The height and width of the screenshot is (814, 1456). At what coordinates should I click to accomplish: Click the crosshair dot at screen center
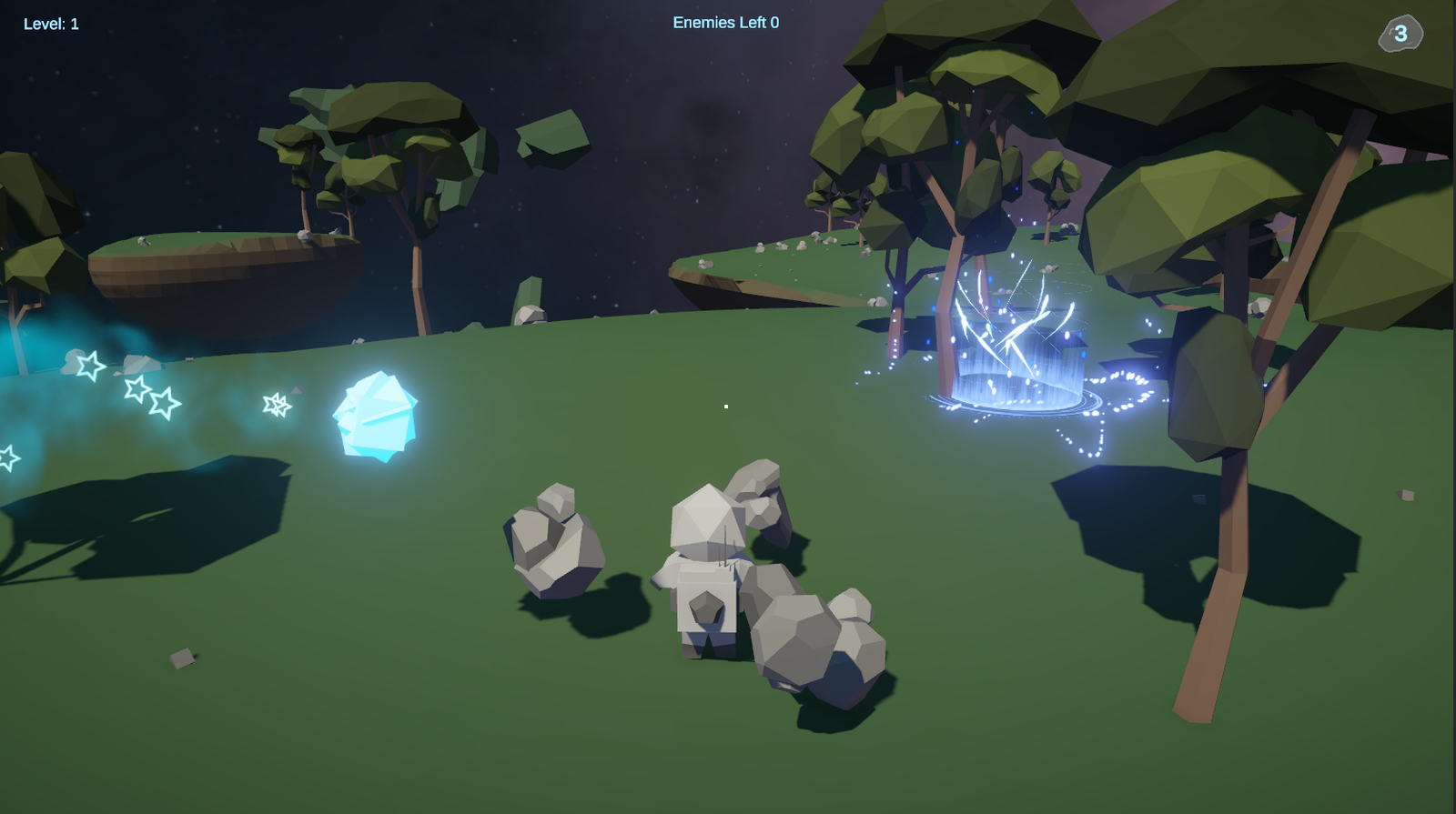(x=726, y=407)
